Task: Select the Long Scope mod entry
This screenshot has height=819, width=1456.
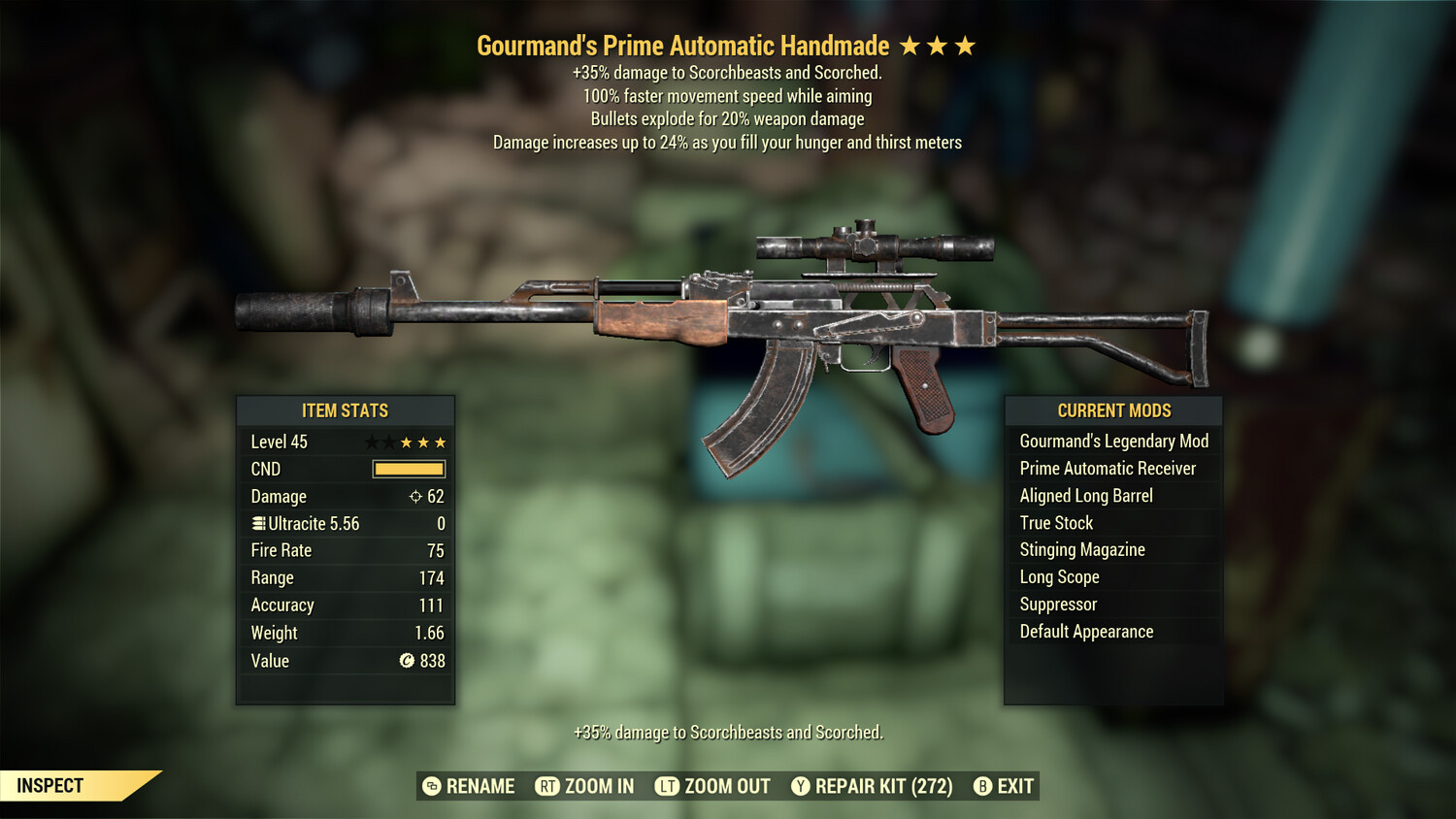Action: click(1059, 576)
